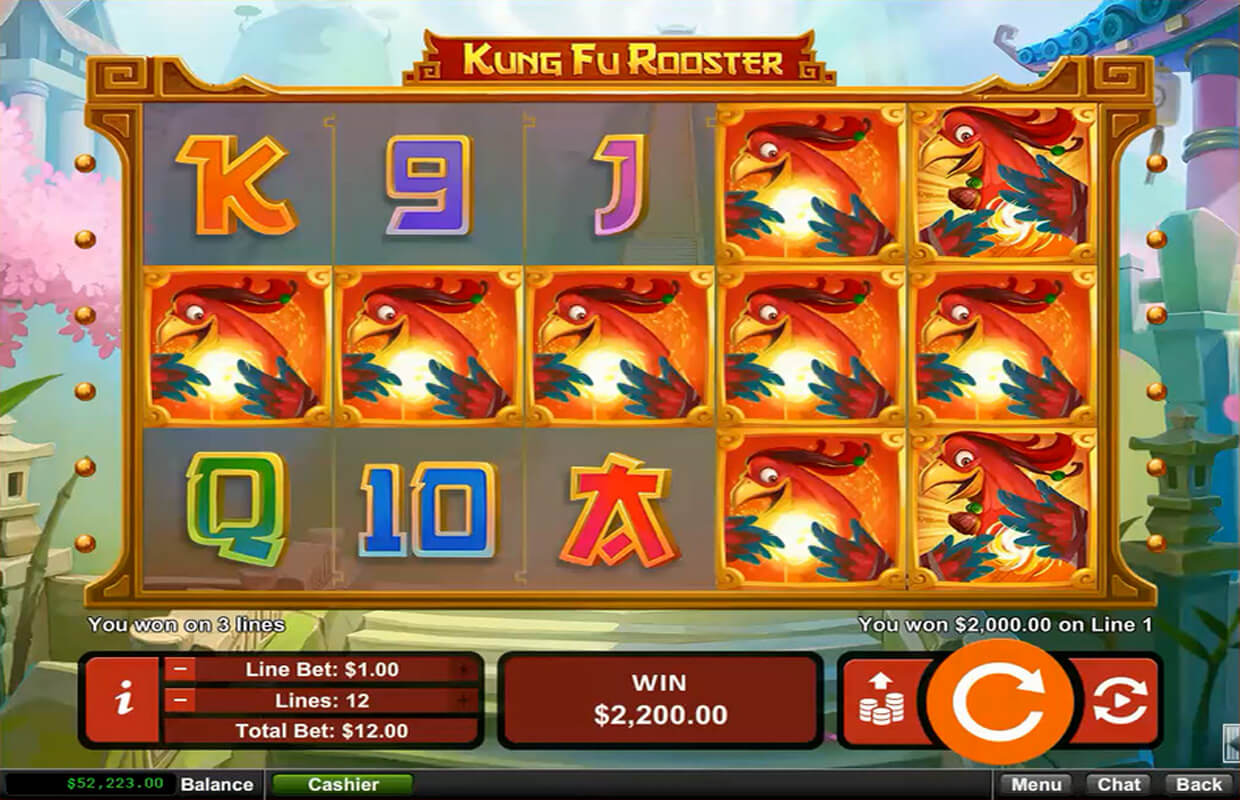This screenshot has width=1240, height=800.
Task: Increase the Line Bet amount
Action: click(x=463, y=670)
